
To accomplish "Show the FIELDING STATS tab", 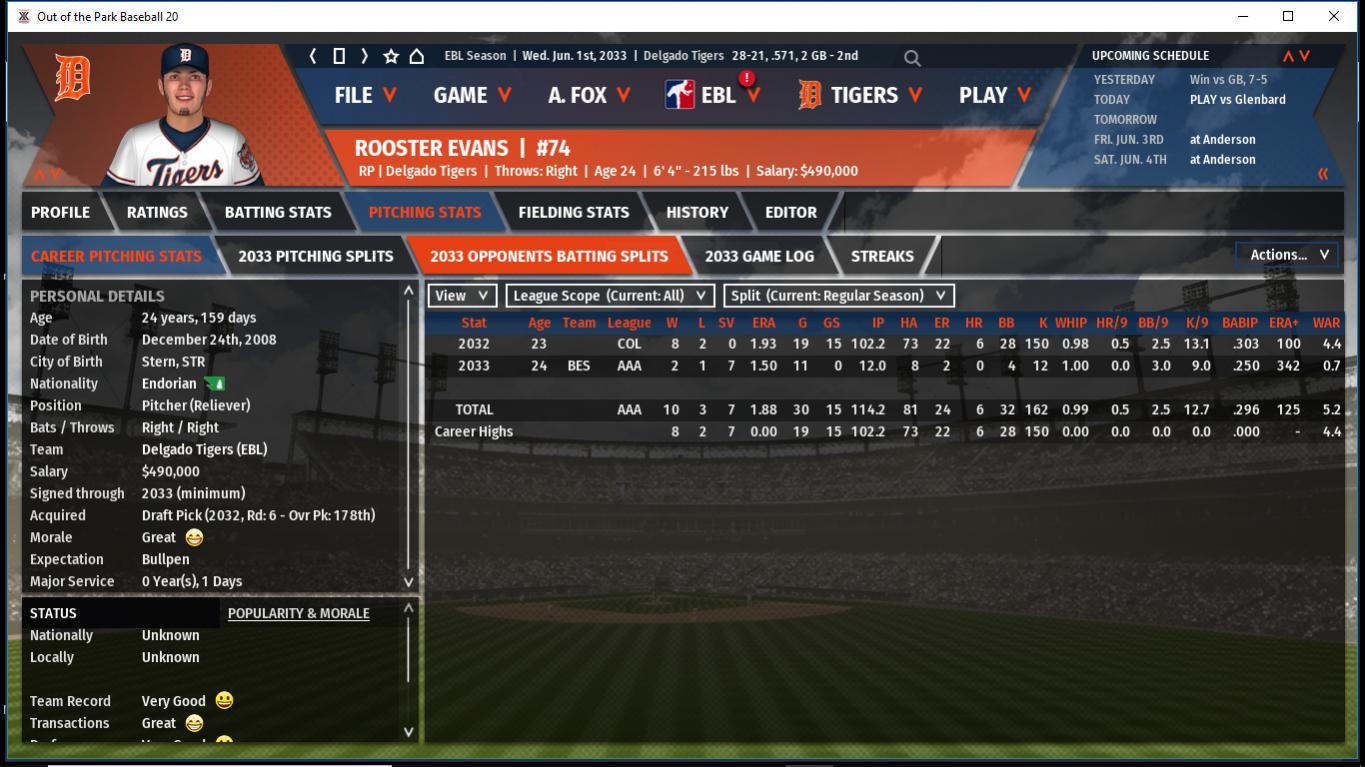I will (x=573, y=212).
